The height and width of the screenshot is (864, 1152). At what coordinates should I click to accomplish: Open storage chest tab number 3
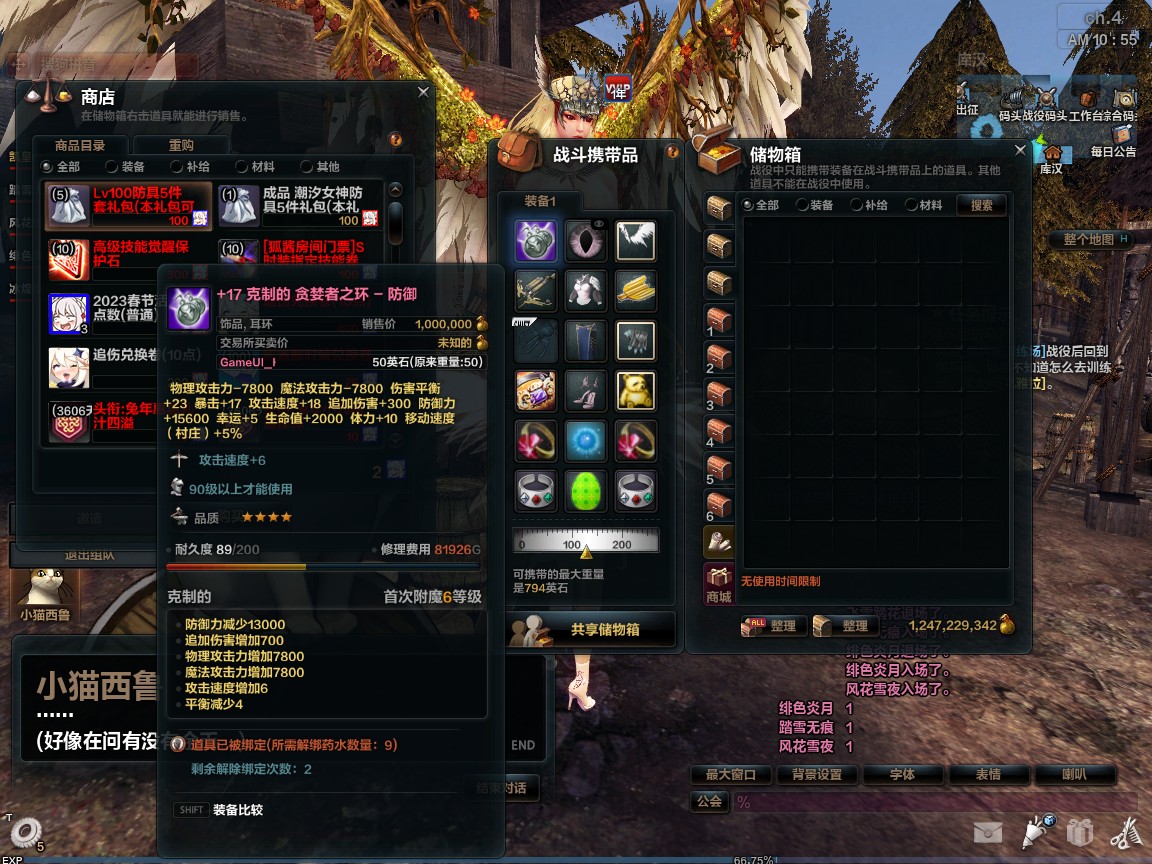pos(719,393)
